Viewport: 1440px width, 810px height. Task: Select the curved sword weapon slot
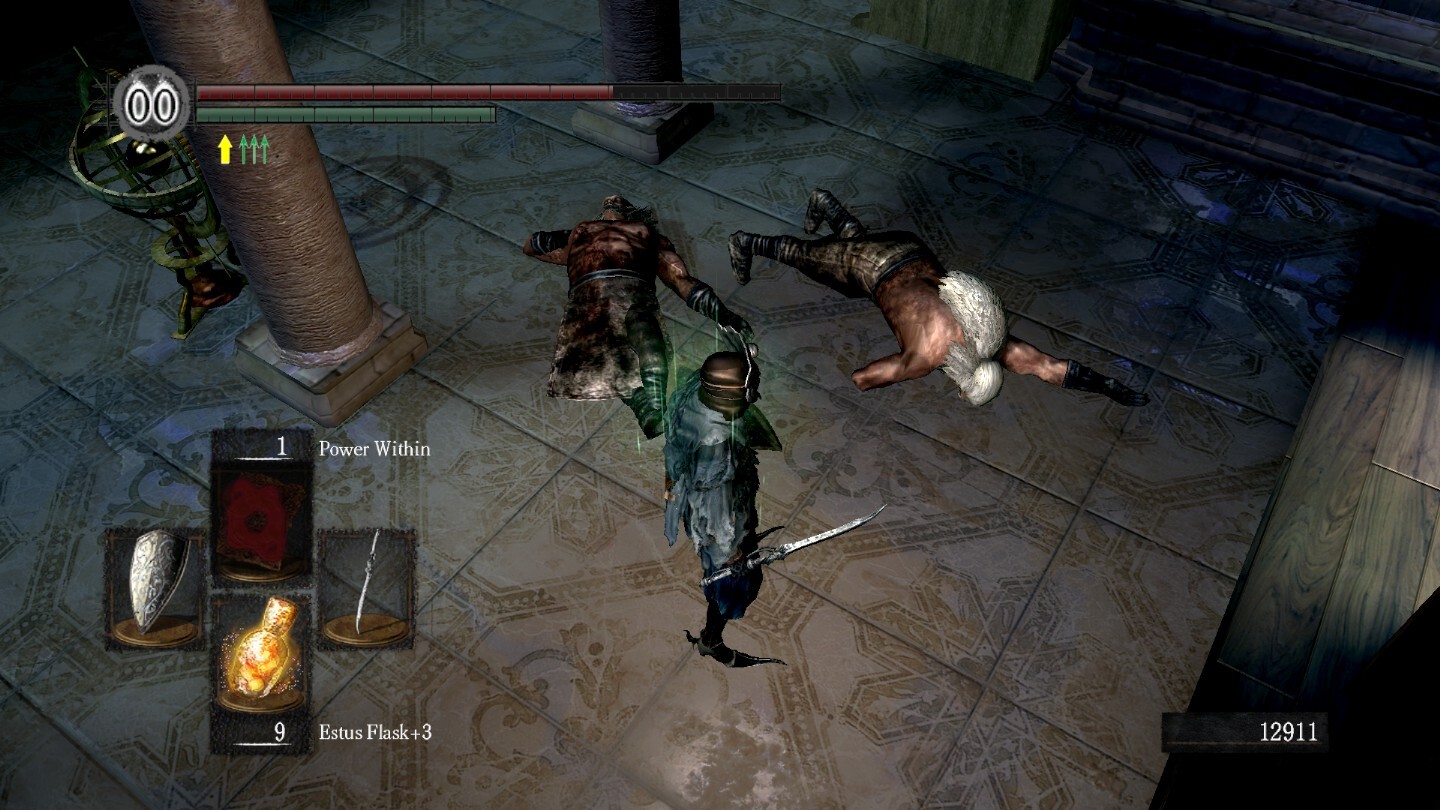point(367,585)
